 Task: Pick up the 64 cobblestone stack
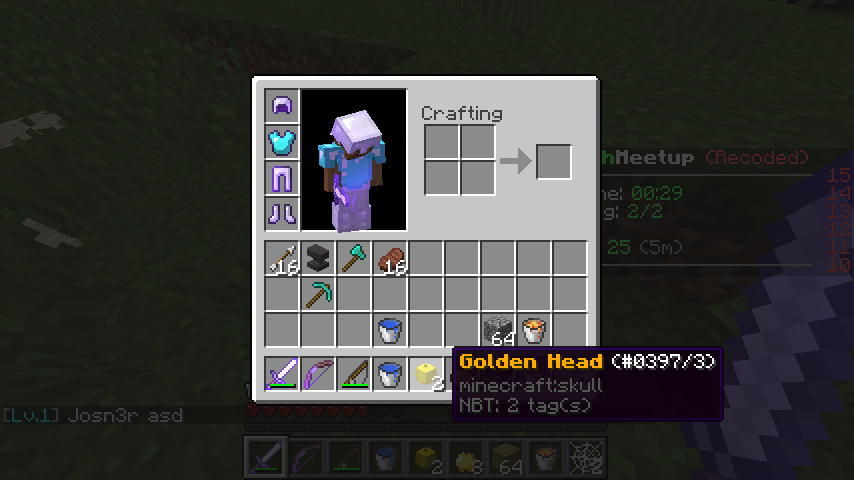coord(498,330)
